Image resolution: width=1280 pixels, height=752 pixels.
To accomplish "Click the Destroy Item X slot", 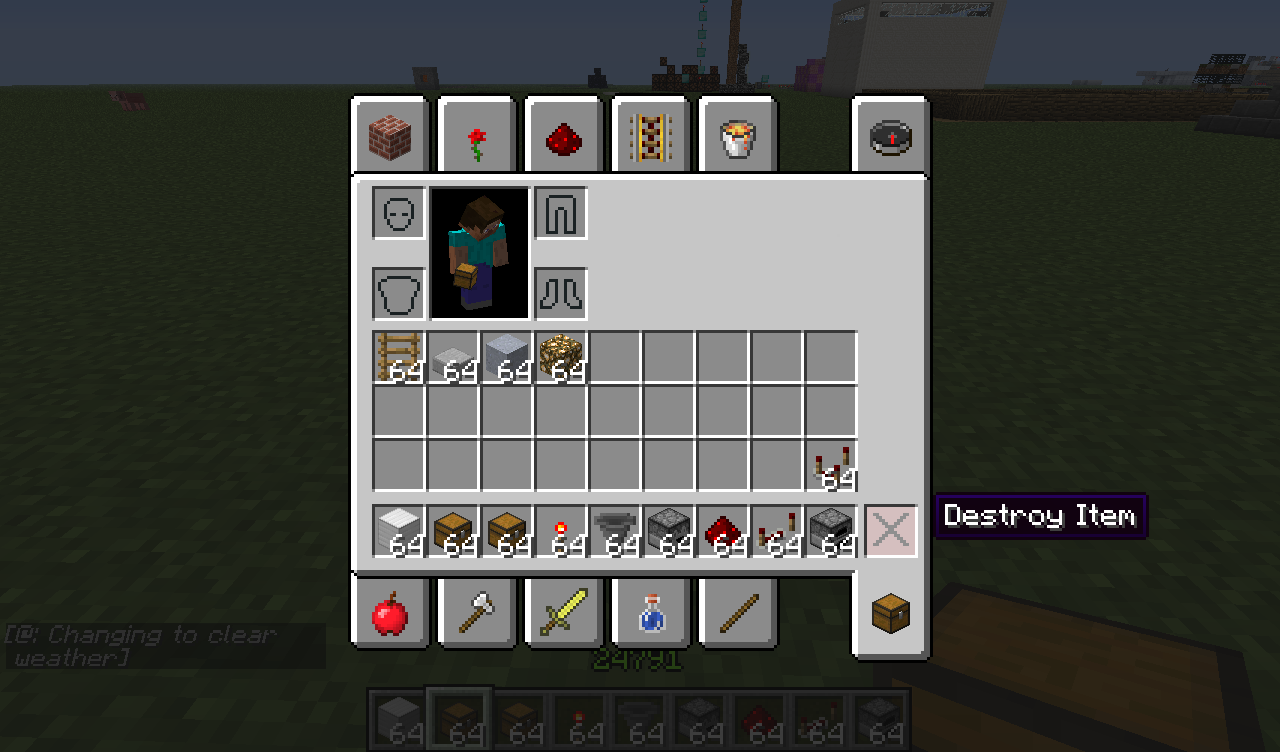I will 889,531.
